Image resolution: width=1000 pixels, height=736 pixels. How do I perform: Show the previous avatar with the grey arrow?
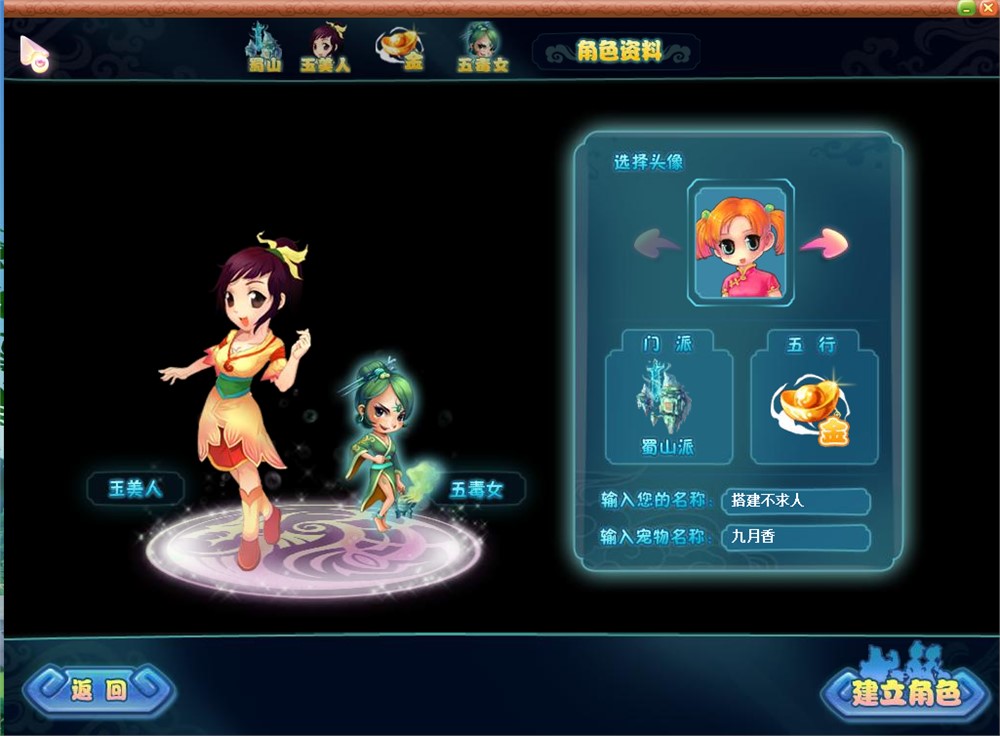click(x=657, y=242)
